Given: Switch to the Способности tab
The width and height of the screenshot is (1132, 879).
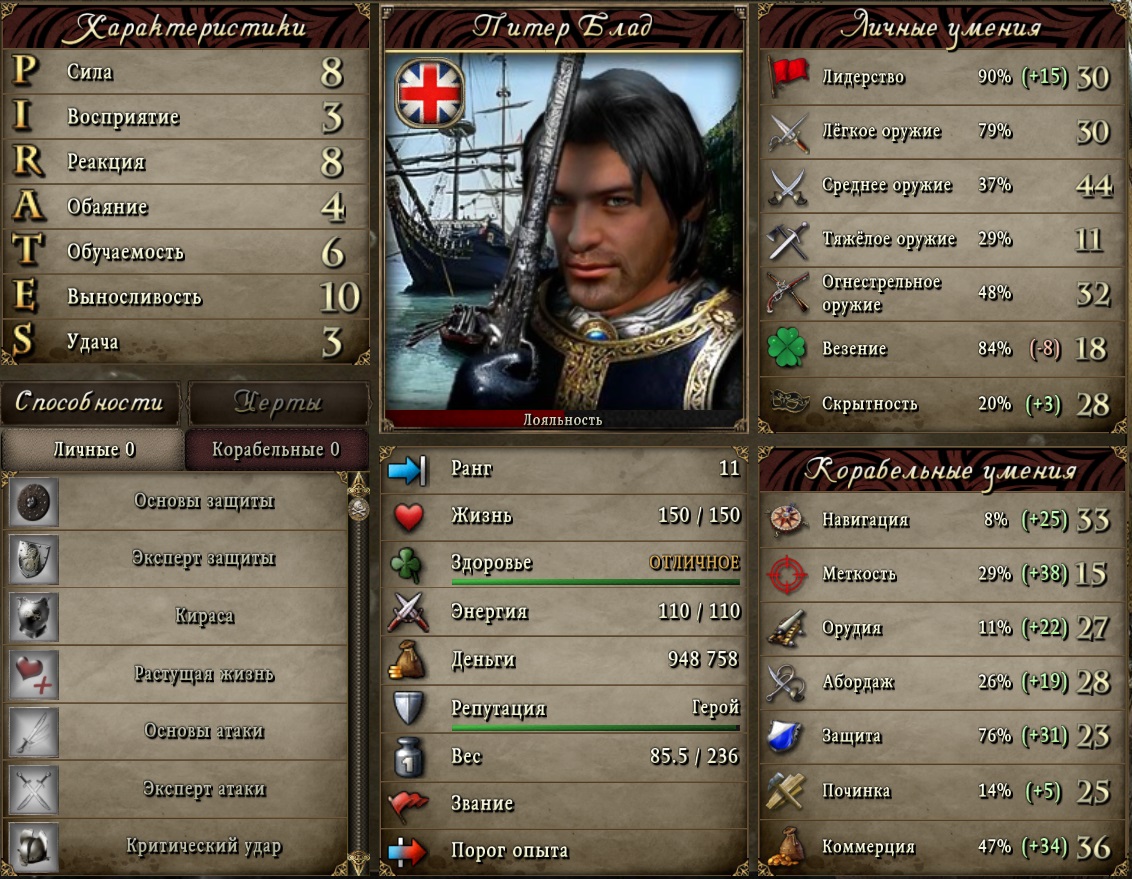Looking at the screenshot, I should point(89,403).
